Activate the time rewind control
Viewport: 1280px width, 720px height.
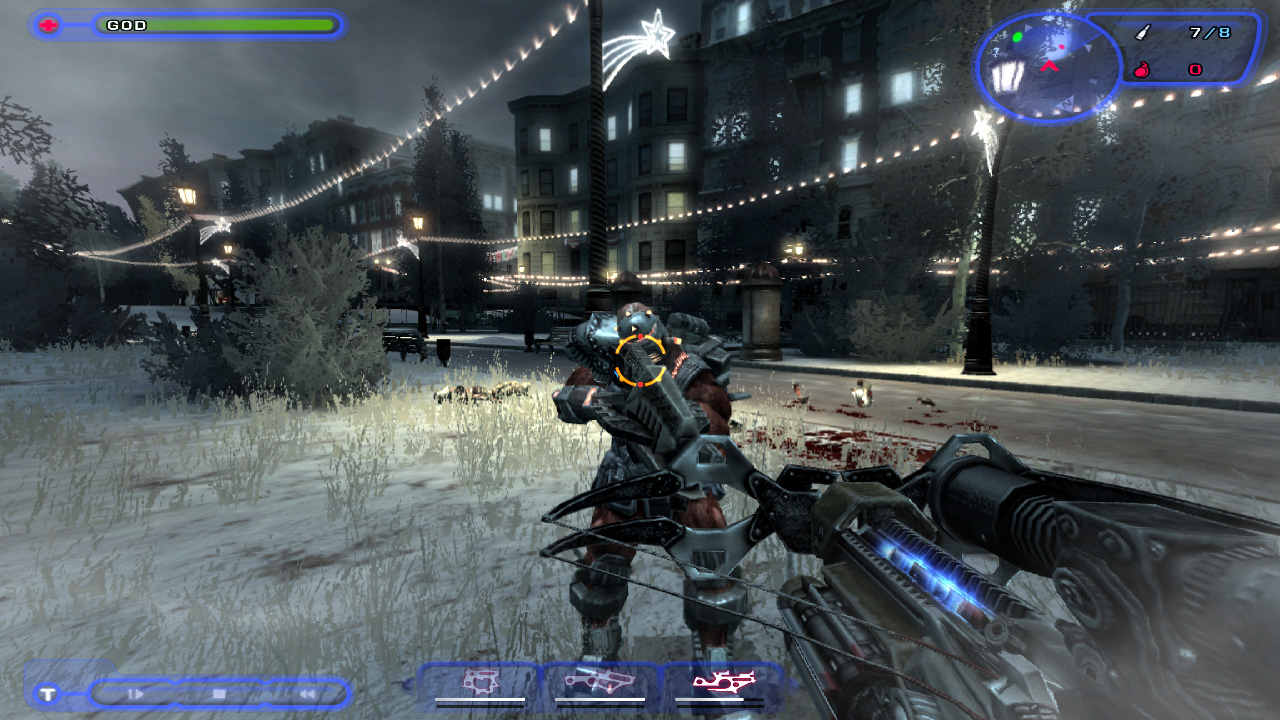[308, 693]
